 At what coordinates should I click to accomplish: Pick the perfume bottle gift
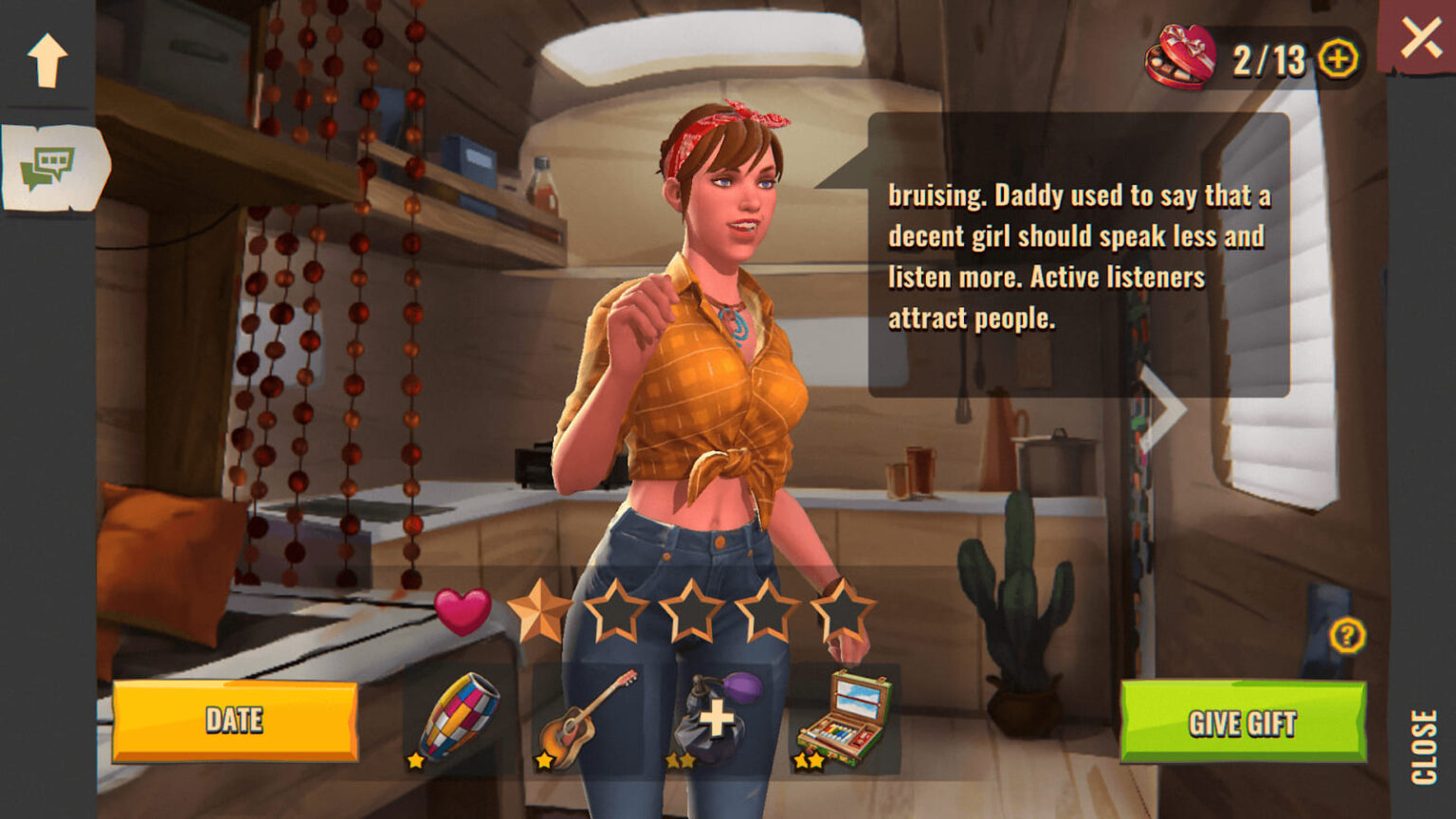pos(717,719)
